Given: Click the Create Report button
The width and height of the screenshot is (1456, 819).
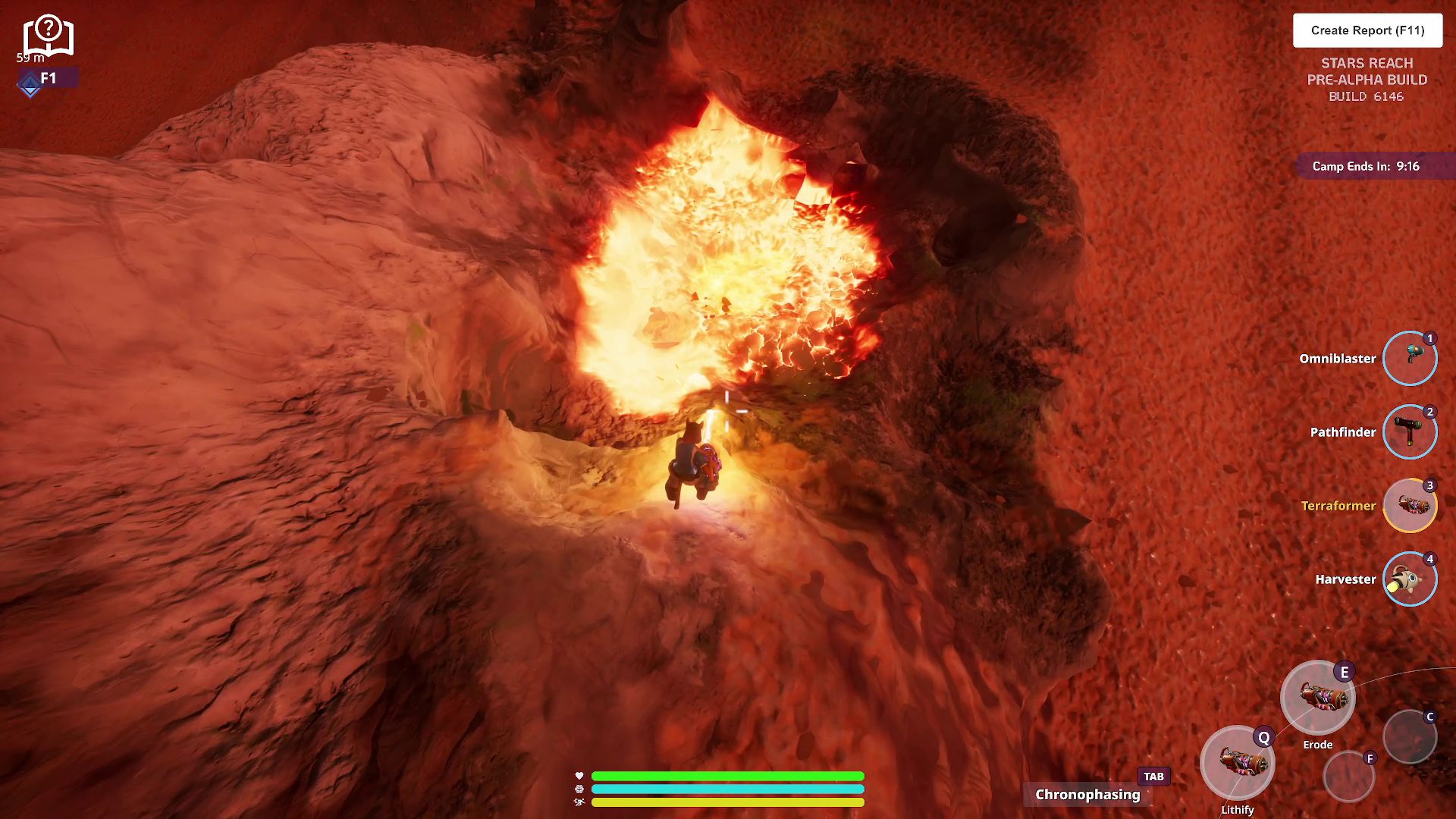Looking at the screenshot, I should coord(1367,30).
